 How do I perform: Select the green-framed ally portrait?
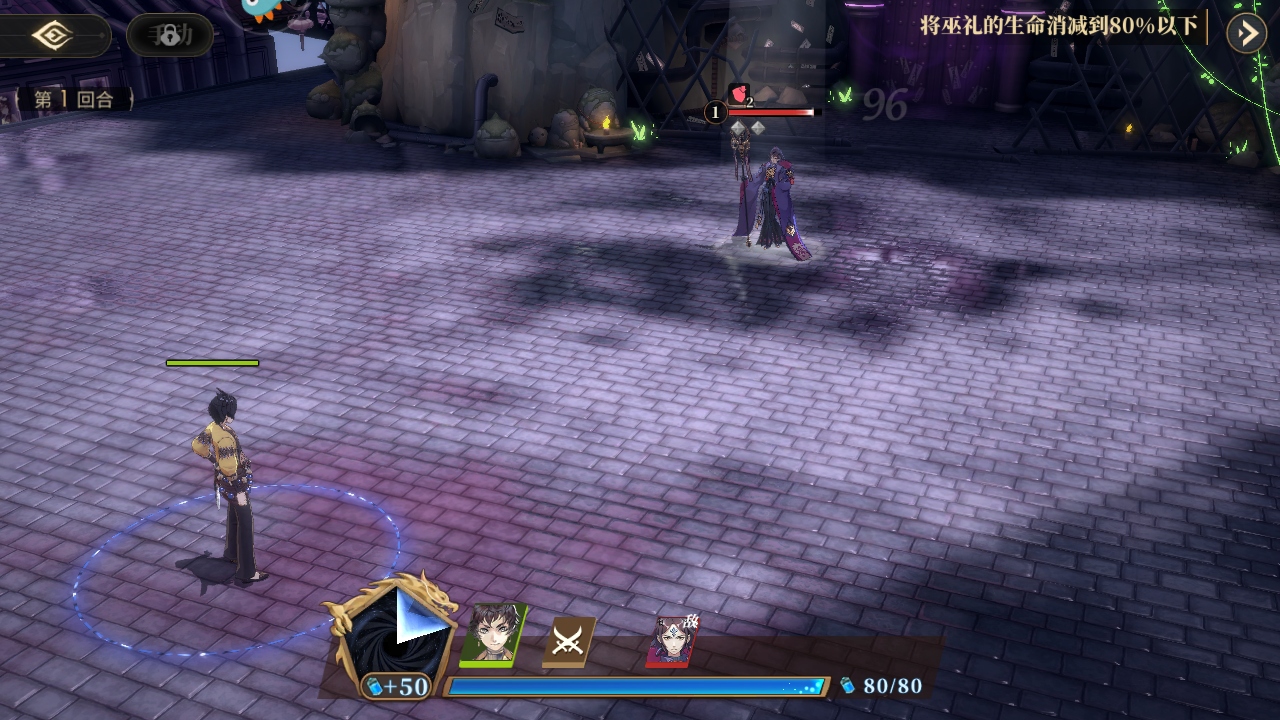[x=493, y=634]
